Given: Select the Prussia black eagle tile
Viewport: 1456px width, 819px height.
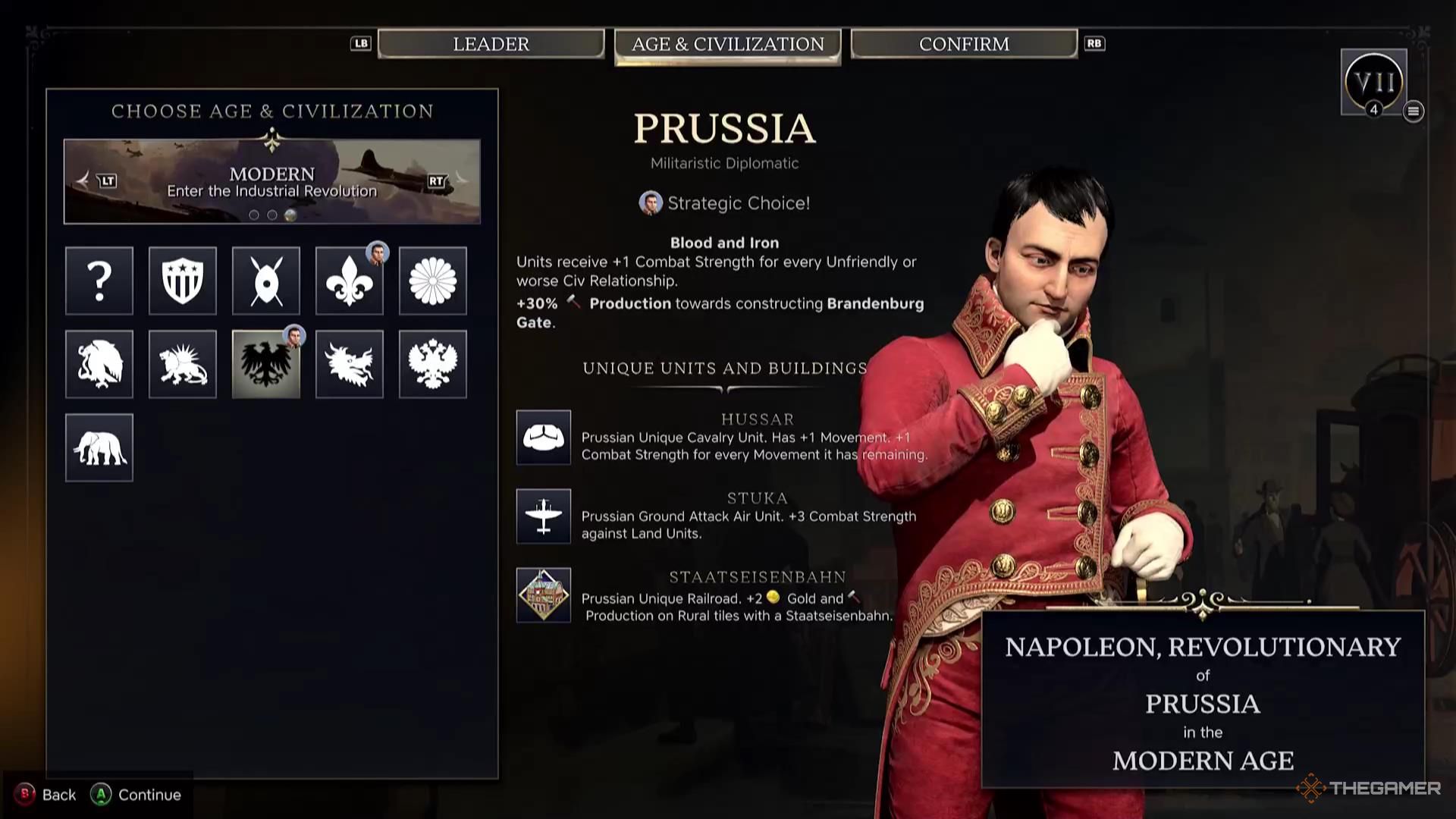Looking at the screenshot, I should (266, 364).
